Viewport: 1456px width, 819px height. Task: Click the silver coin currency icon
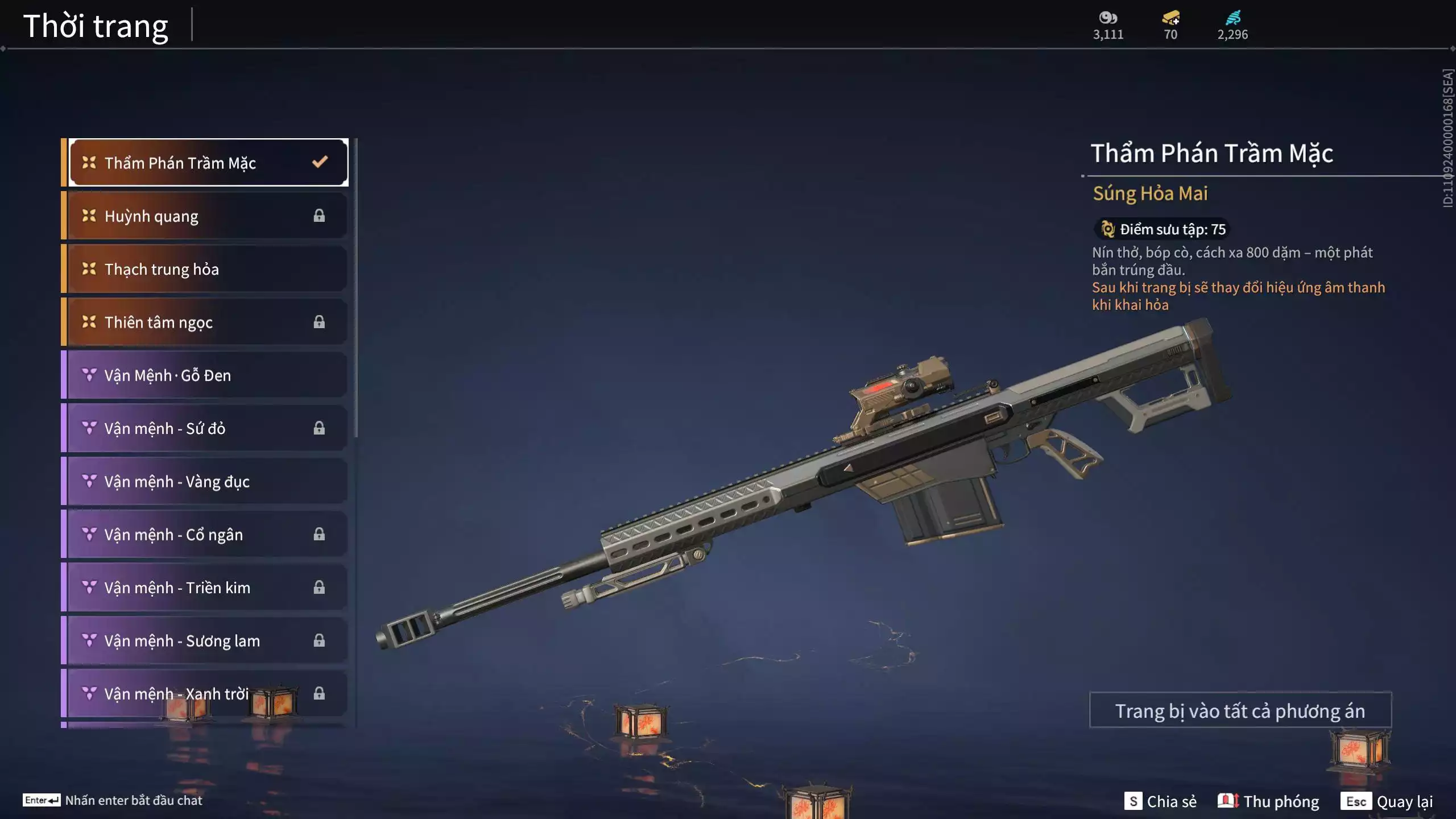(1108, 18)
